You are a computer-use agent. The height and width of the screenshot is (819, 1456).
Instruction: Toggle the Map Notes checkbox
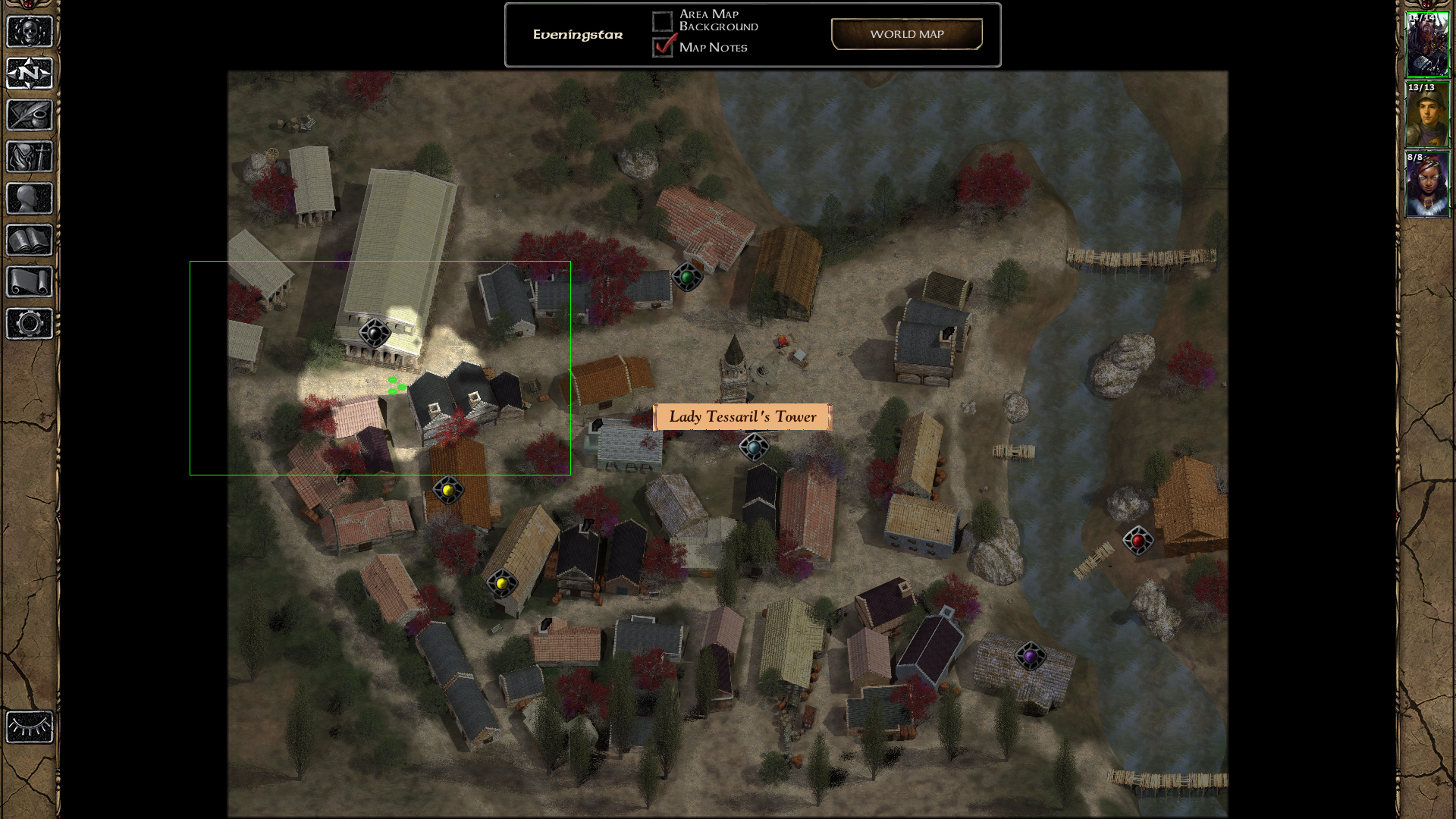click(663, 47)
